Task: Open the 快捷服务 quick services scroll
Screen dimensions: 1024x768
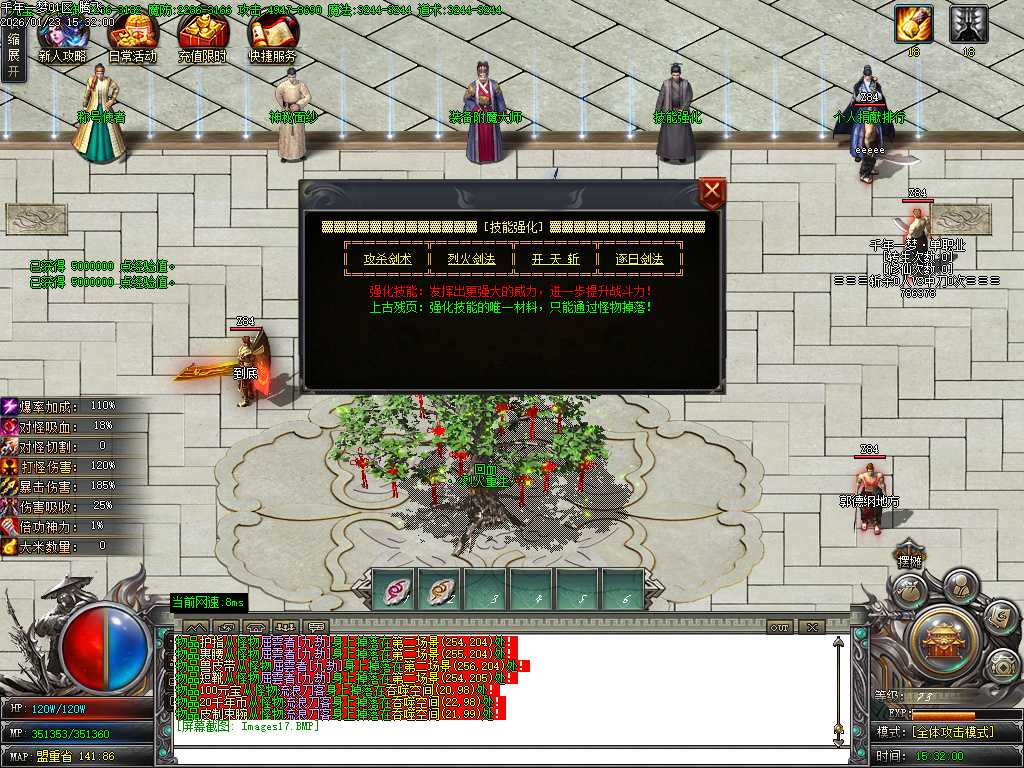Action: click(272, 38)
